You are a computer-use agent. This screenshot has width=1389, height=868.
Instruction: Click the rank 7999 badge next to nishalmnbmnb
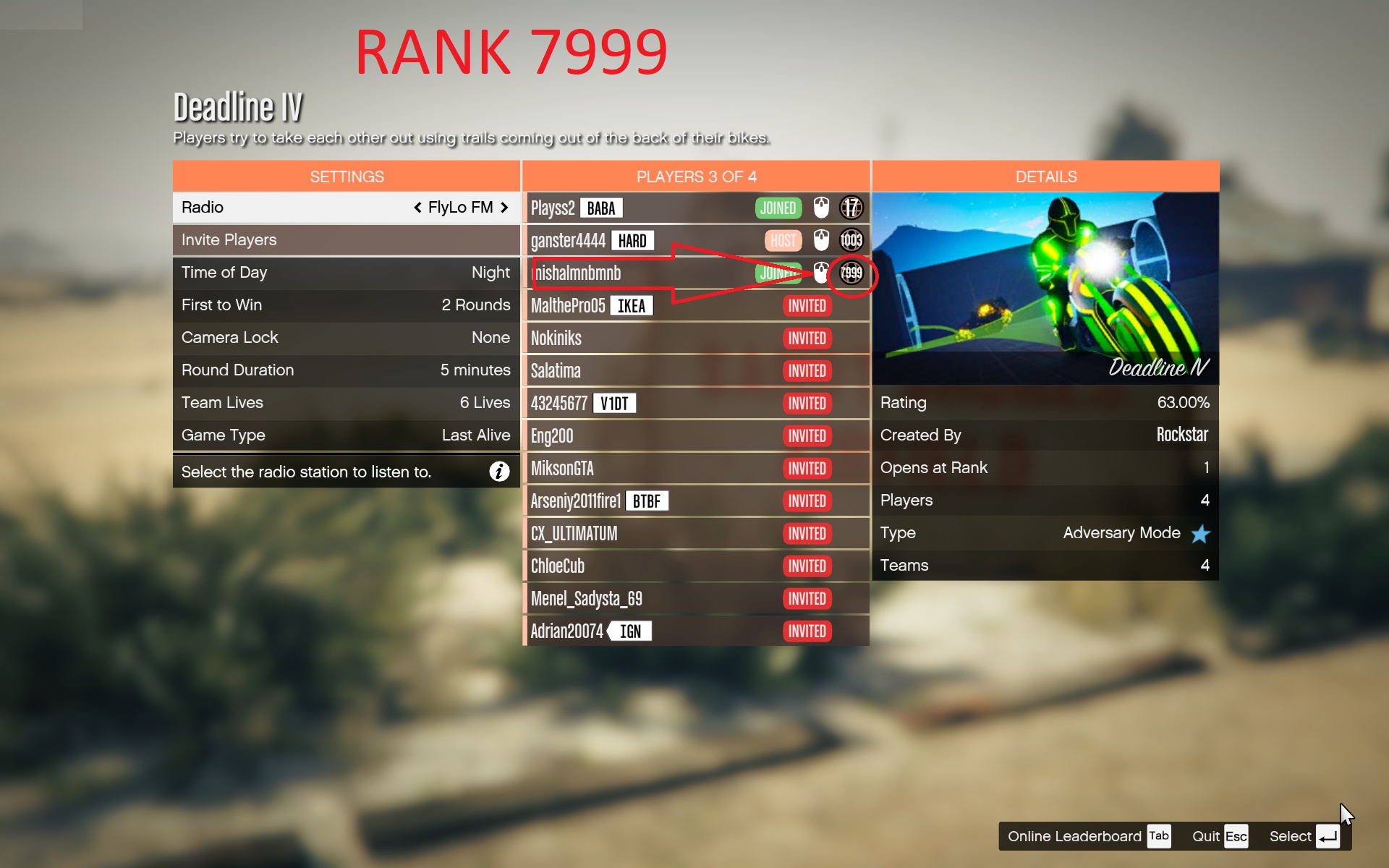pos(851,273)
